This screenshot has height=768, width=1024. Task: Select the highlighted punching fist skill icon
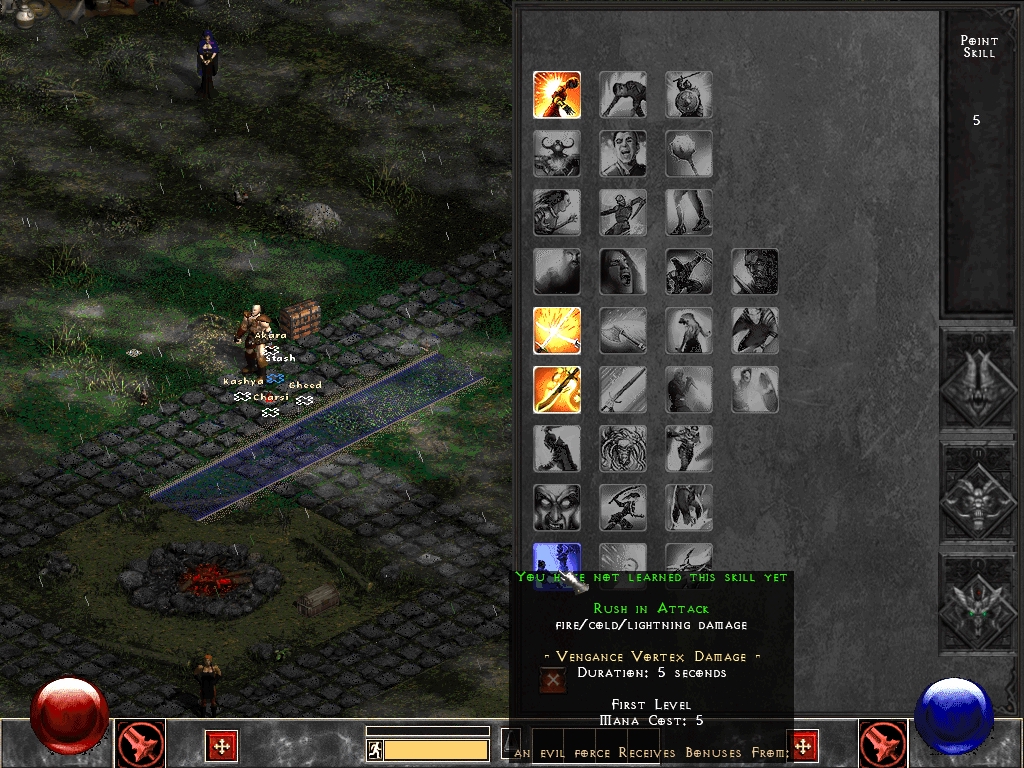point(557,95)
